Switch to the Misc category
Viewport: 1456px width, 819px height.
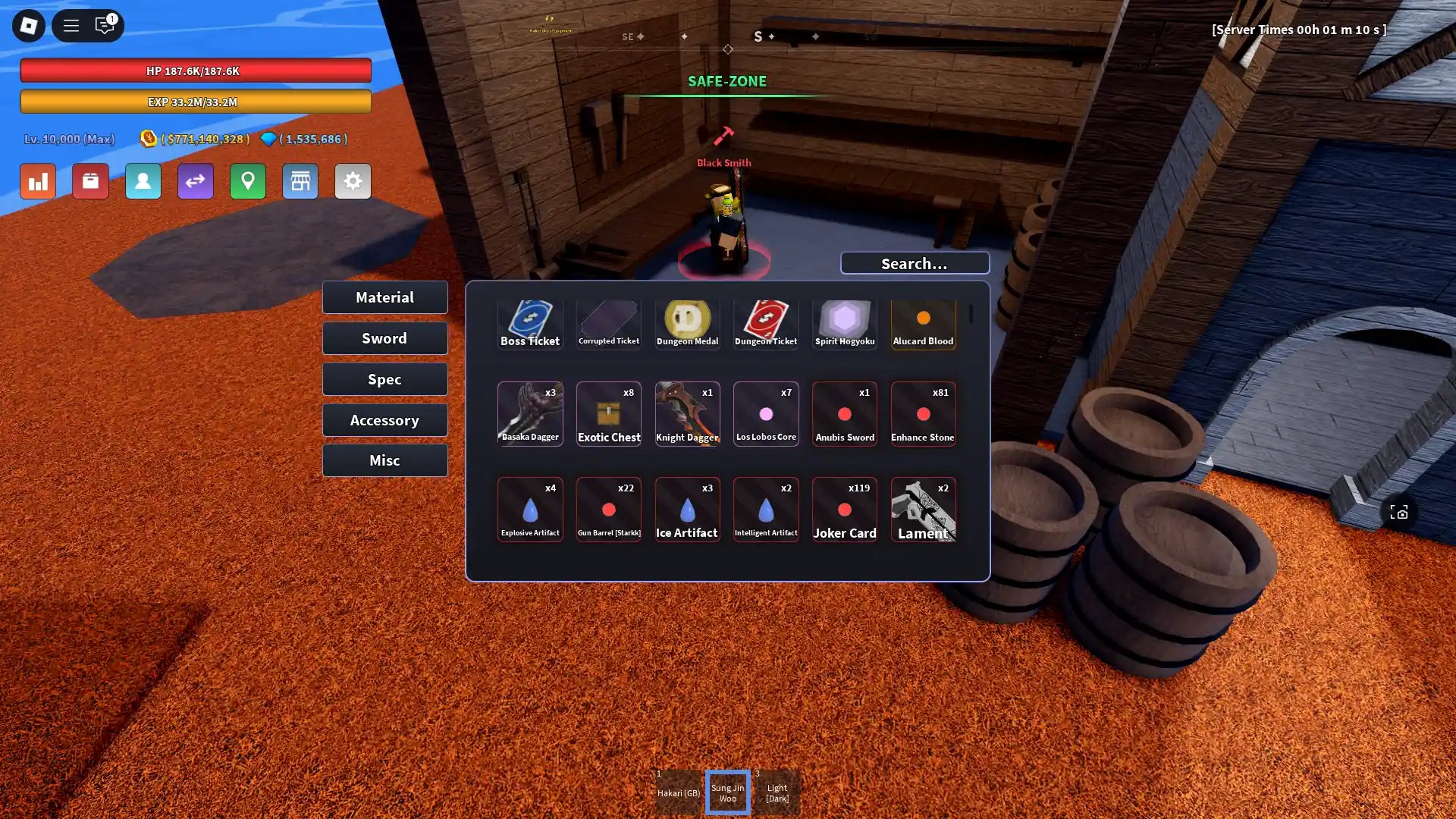pyautogui.click(x=384, y=460)
